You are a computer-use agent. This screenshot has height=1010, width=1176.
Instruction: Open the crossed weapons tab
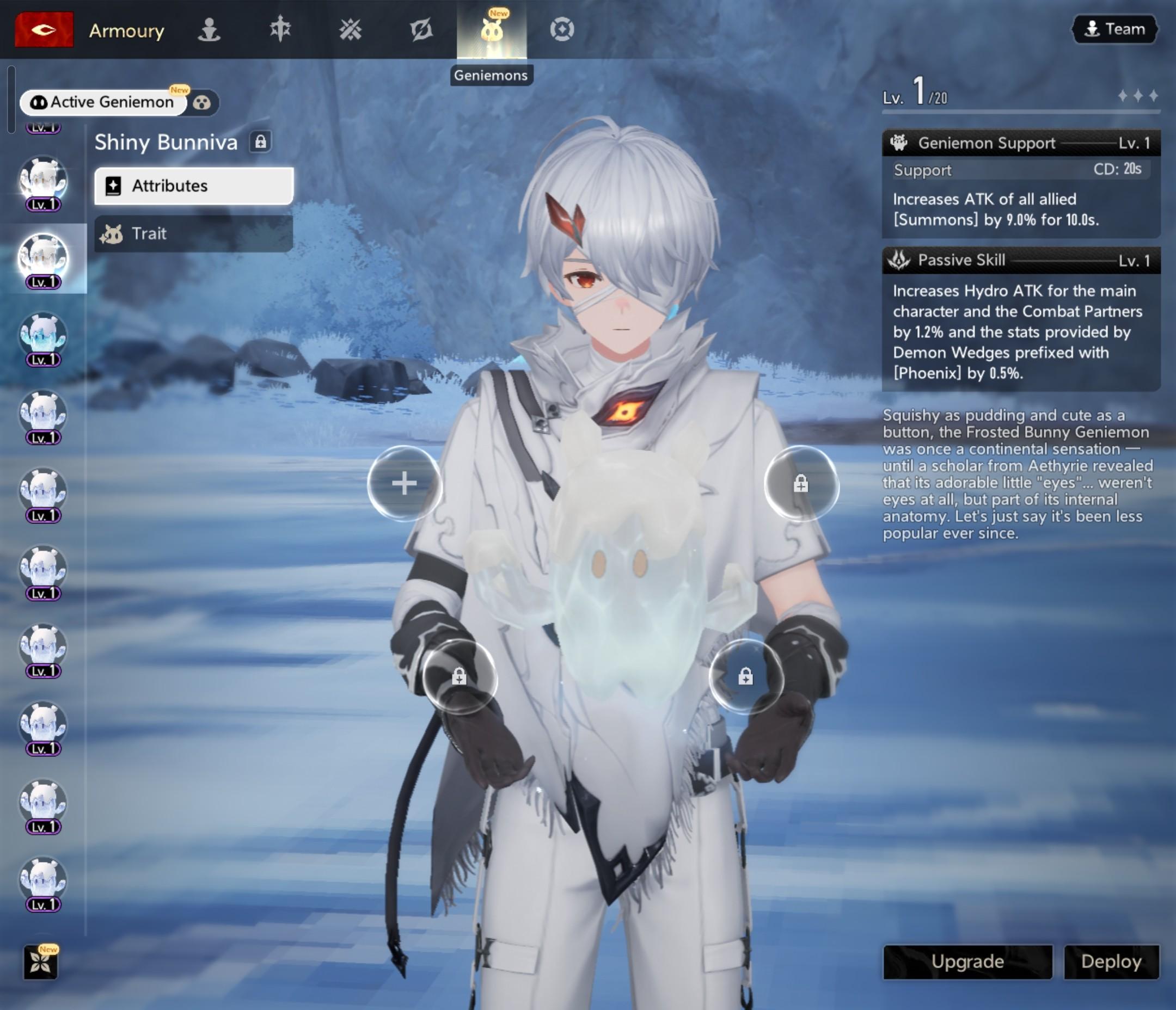click(x=350, y=29)
